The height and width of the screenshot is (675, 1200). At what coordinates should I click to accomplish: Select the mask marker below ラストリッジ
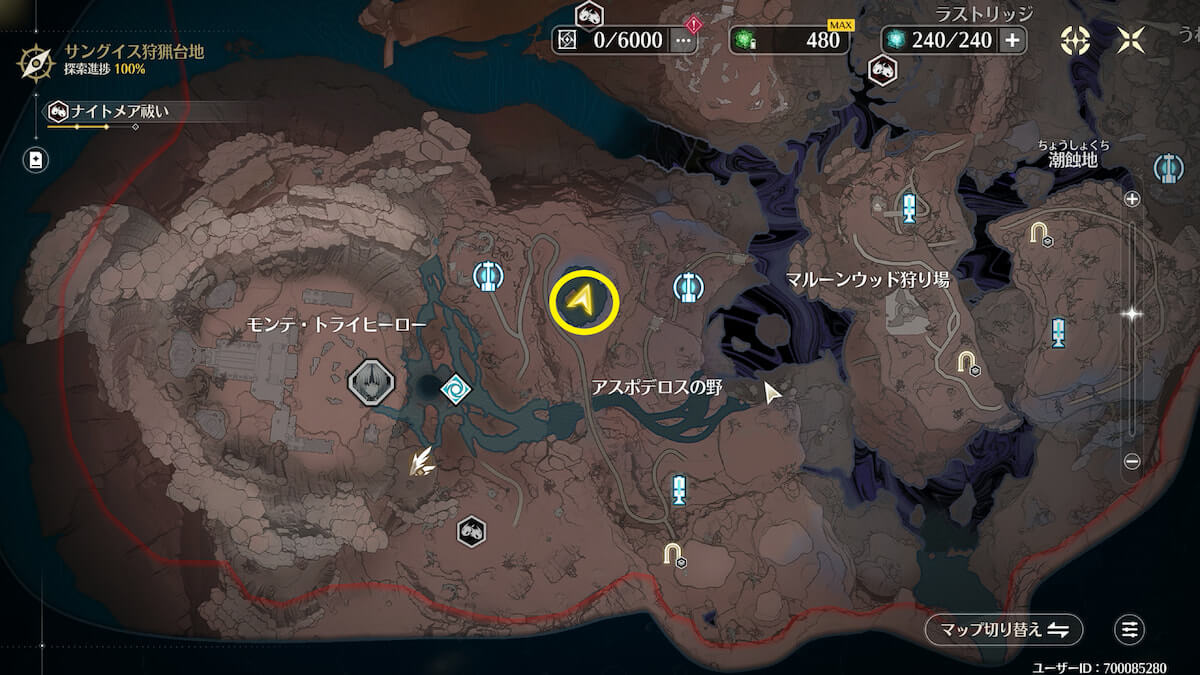point(882,69)
